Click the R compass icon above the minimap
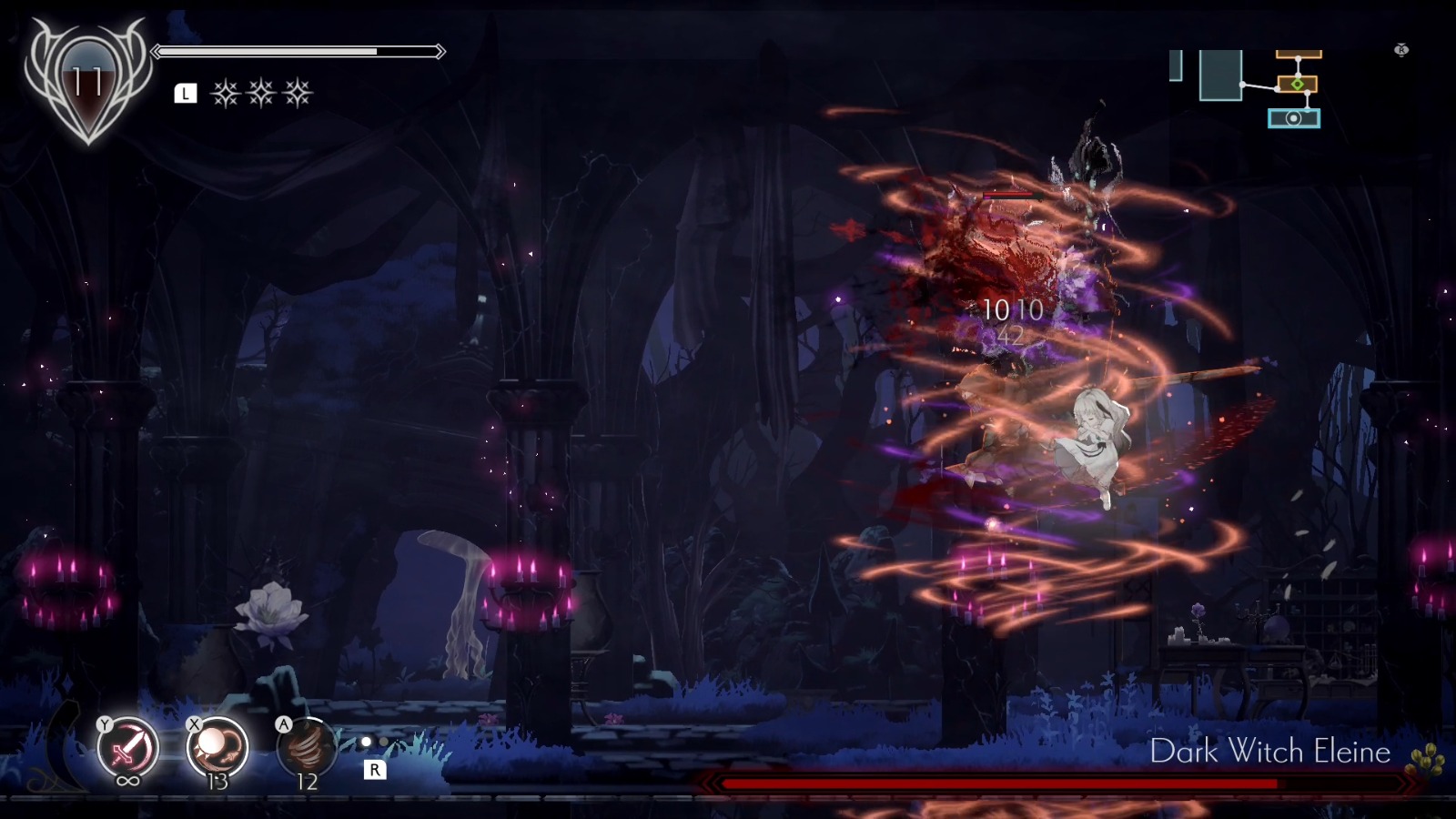This screenshot has width=1456, height=819. pos(1399,47)
